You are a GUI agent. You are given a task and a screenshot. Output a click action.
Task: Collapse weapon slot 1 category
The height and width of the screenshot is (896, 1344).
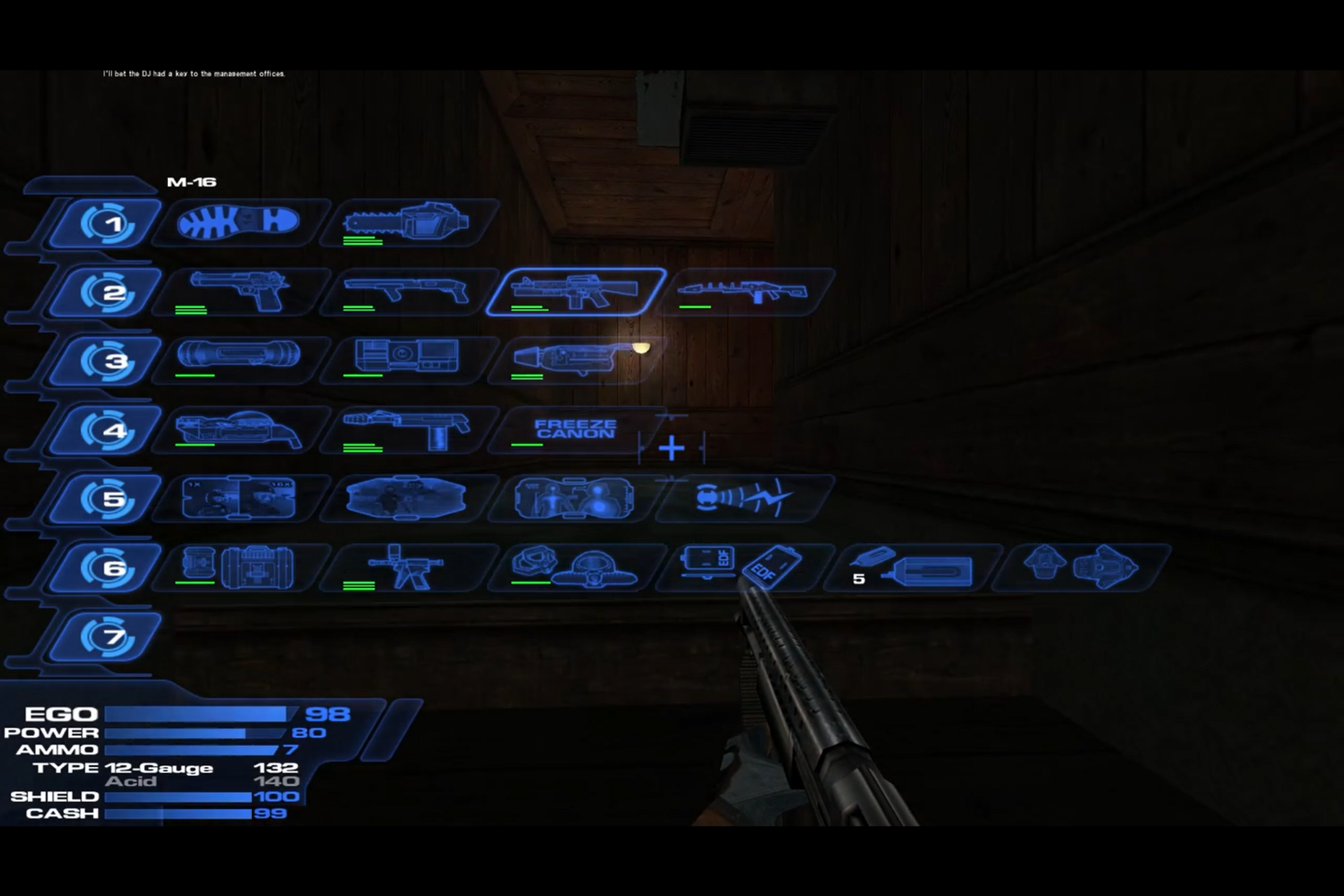[x=112, y=222]
